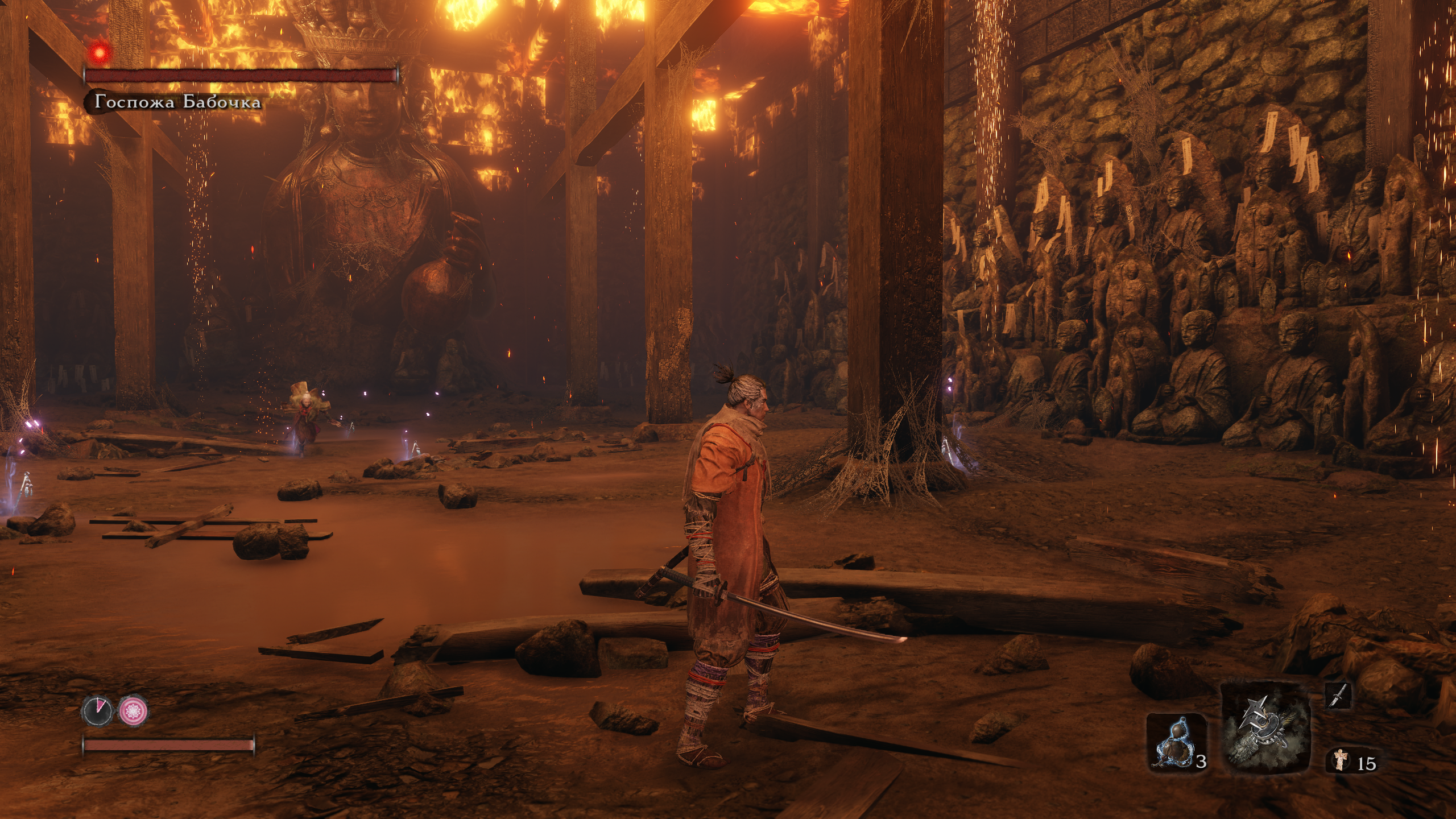Image resolution: width=1456 pixels, height=819 pixels.
Task: Choose the combat art sword icon
Action: click(1338, 696)
